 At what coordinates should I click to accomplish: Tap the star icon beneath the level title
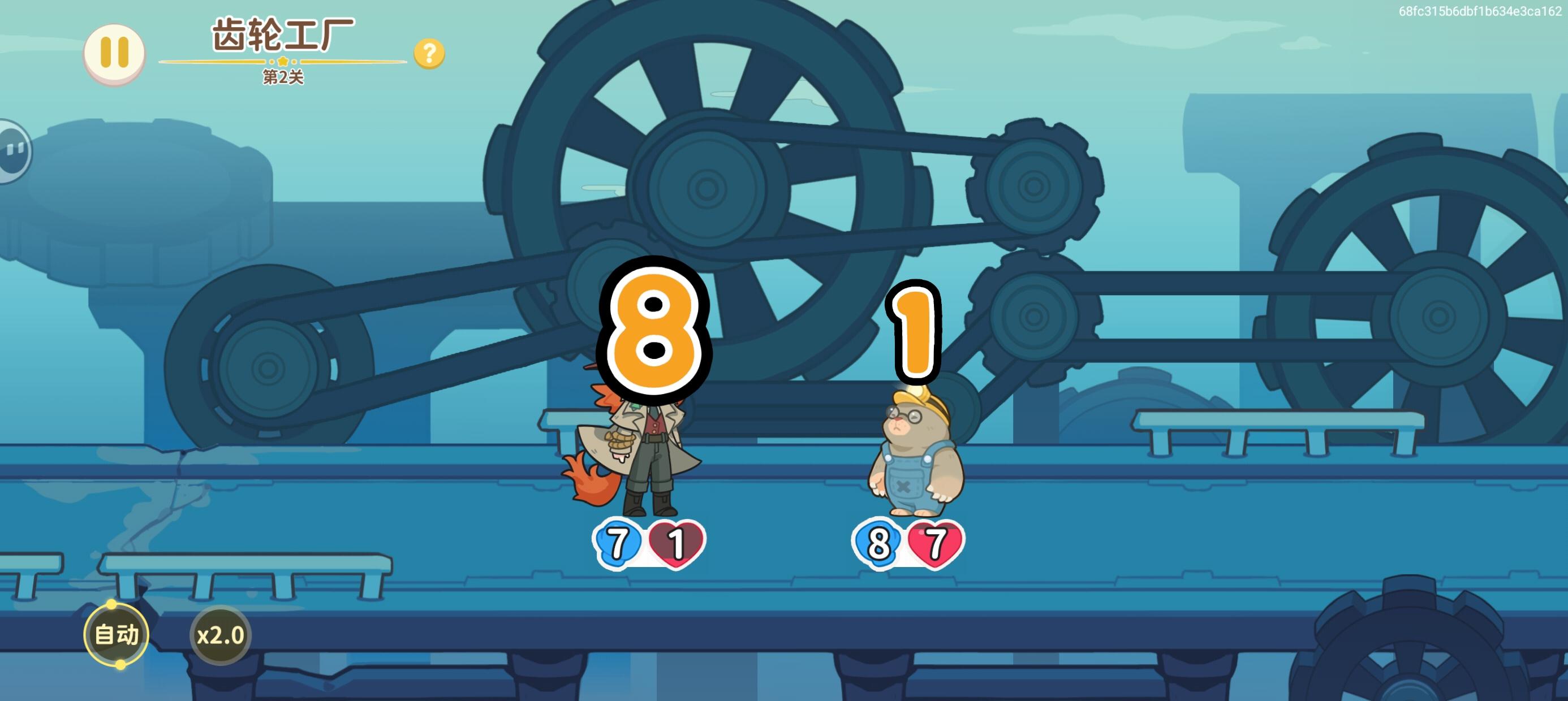click(283, 62)
